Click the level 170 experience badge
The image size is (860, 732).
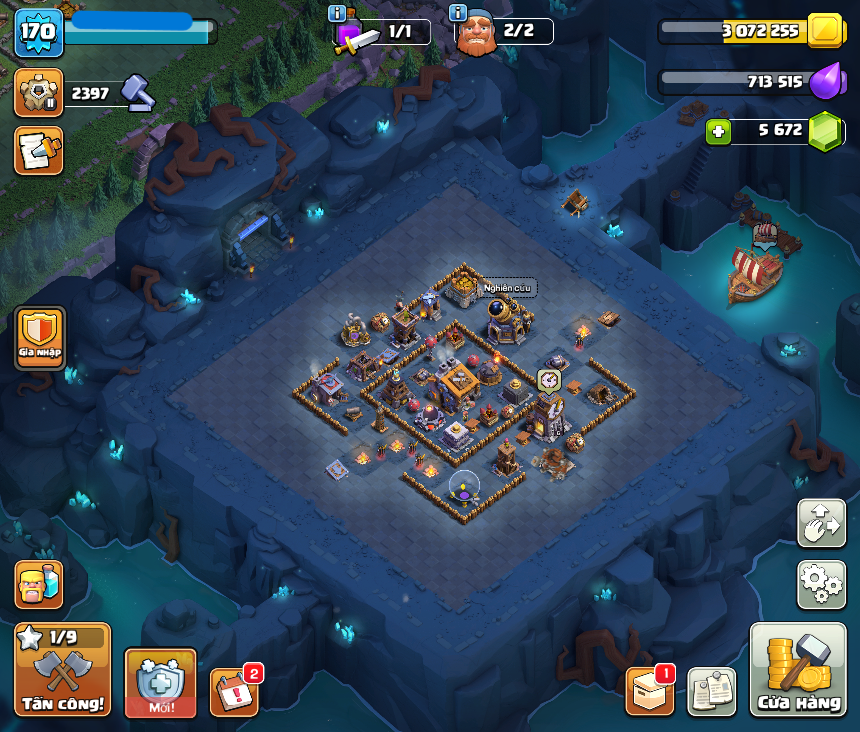(39, 32)
